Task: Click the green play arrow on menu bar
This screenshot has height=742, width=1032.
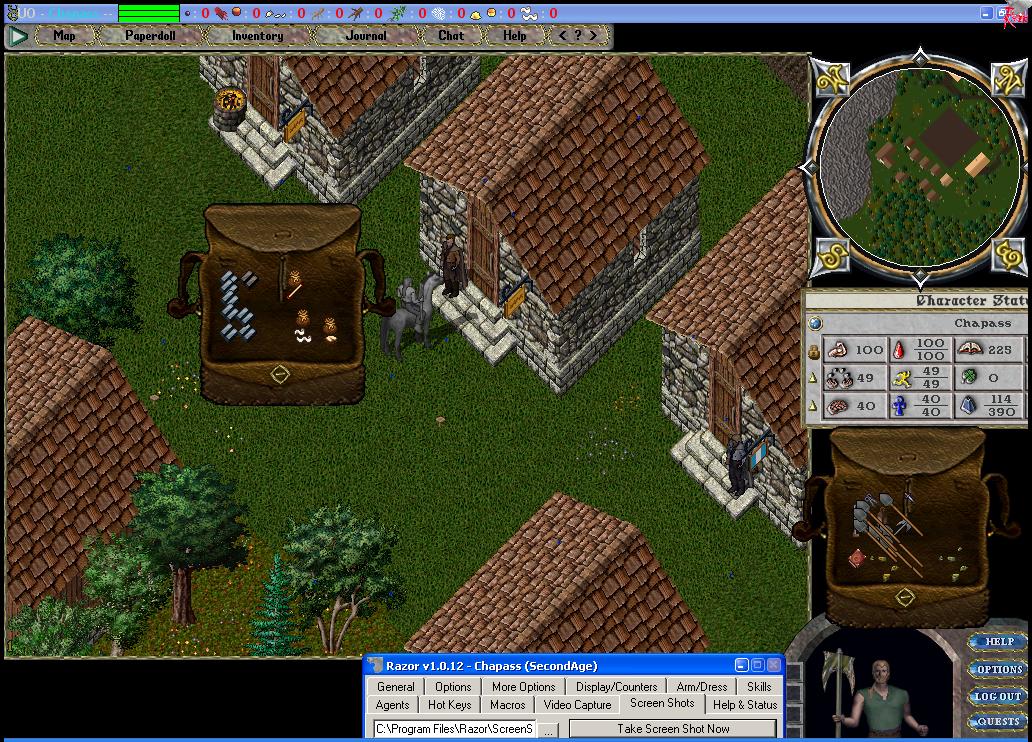Action: [x=18, y=36]
